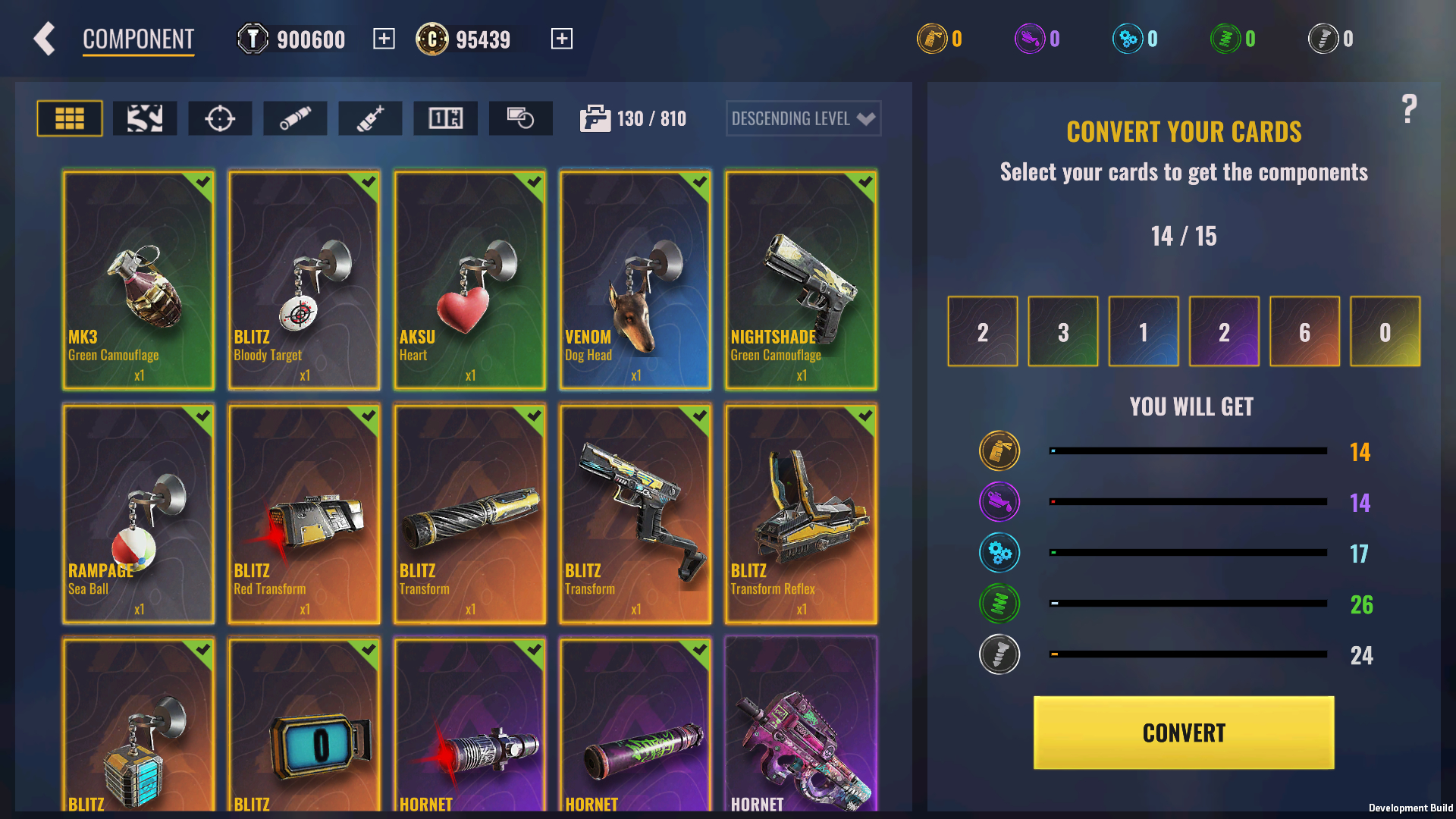Screen dimensions: 1456x819
Task: Filter cards by the syringe icon tab
Action: 370,118
